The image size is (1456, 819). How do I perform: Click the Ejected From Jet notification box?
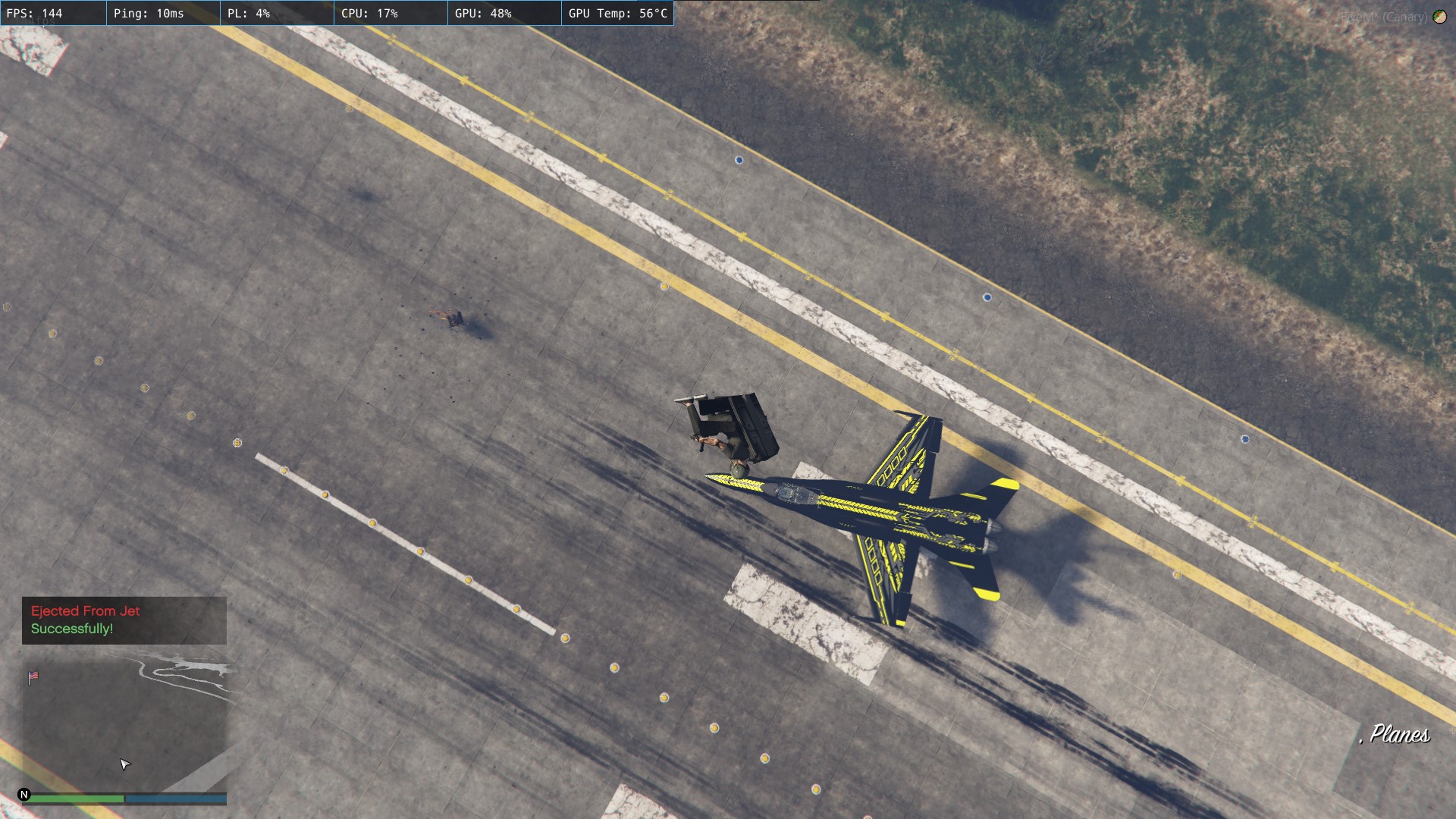coord(124,620)
